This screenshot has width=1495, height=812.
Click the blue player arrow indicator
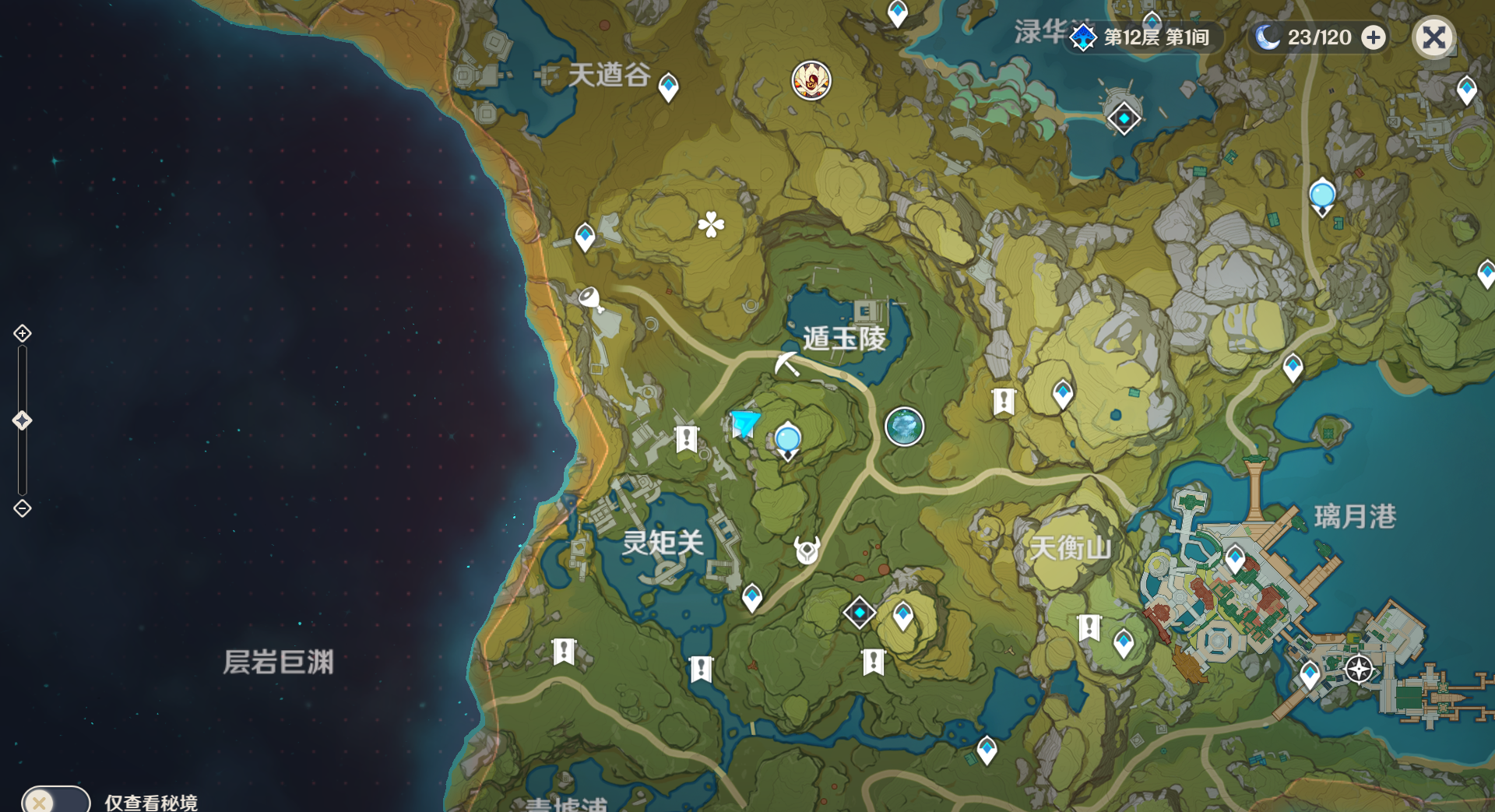coord(744,423)
